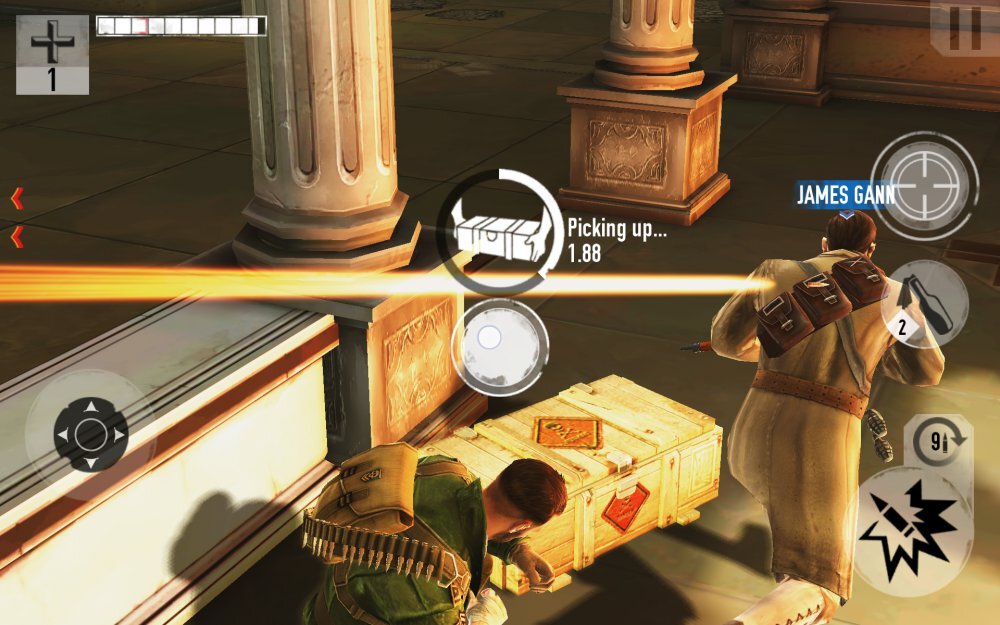Tap the round white button below the pickup icon

click(x=499, y=346)
